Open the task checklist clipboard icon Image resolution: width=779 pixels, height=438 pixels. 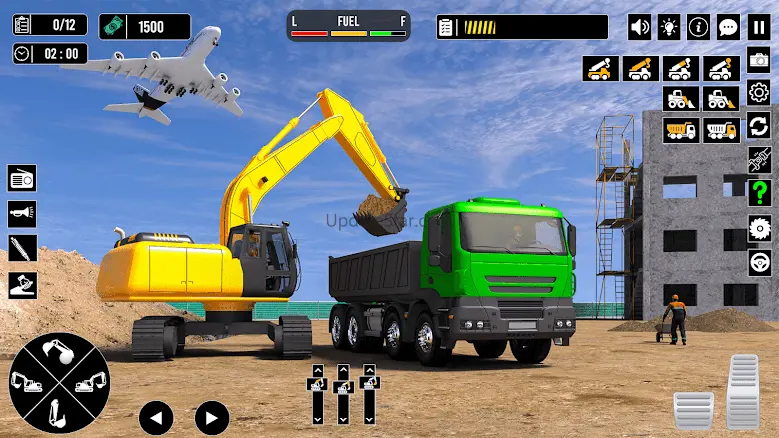click(23, 24)
